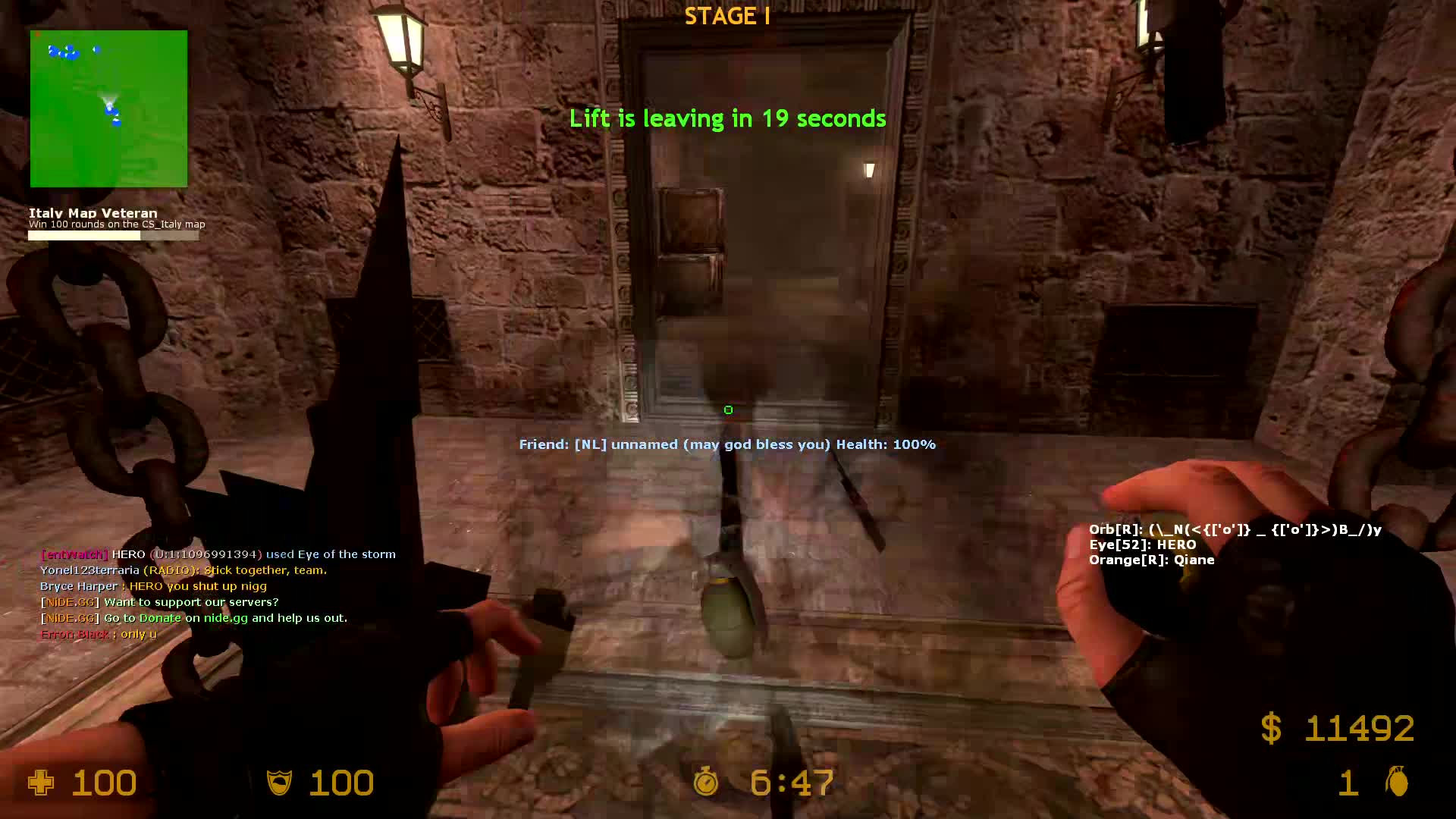Open the radar minimap panel
The image size is (1456, 819).
point(108,108)
